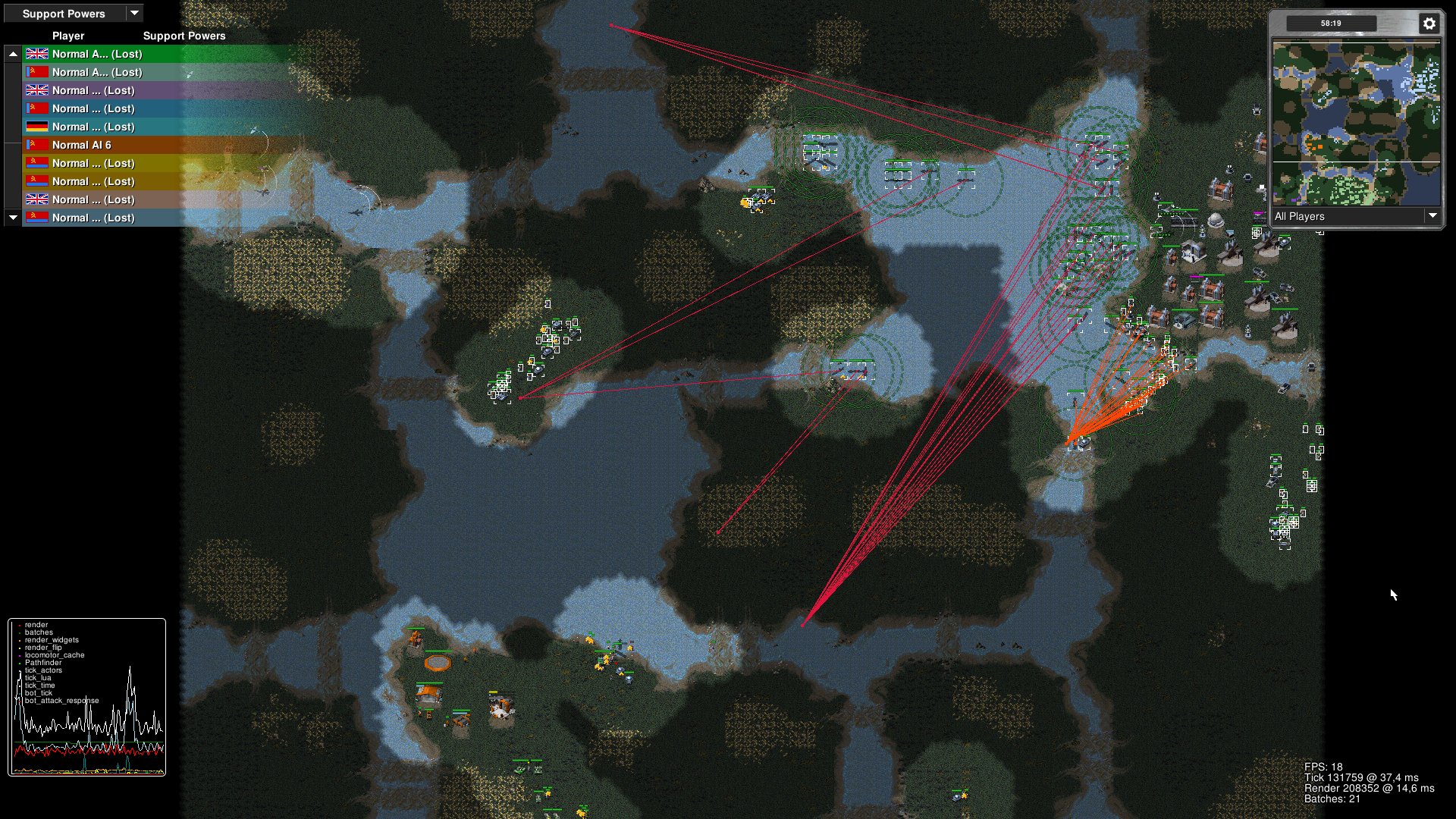Click the Union Jack flag on the top player row
Viewport: 1456px width, 819px height.
tap(36, 54)
